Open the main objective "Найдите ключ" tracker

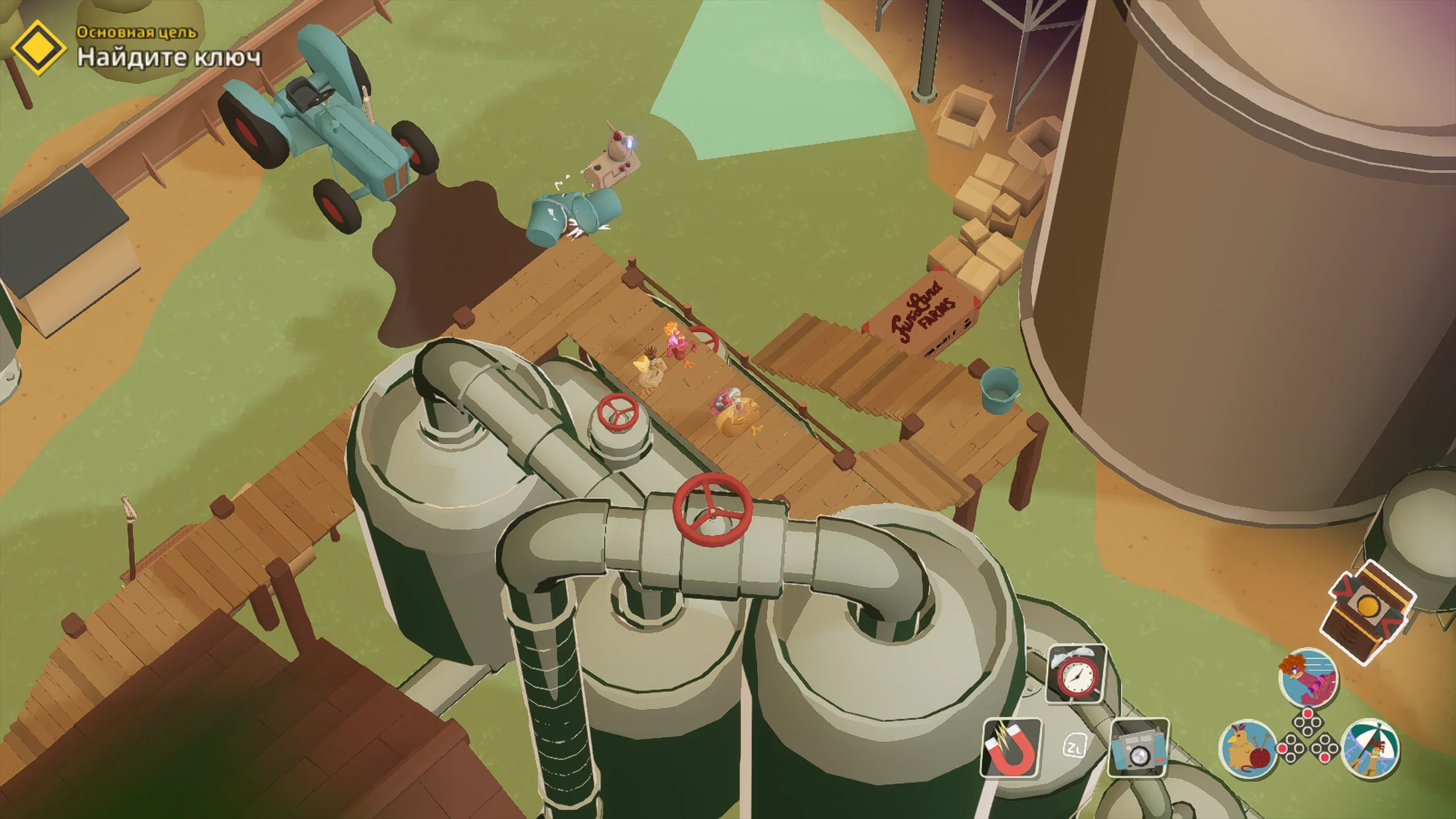(x=169, y=57)
